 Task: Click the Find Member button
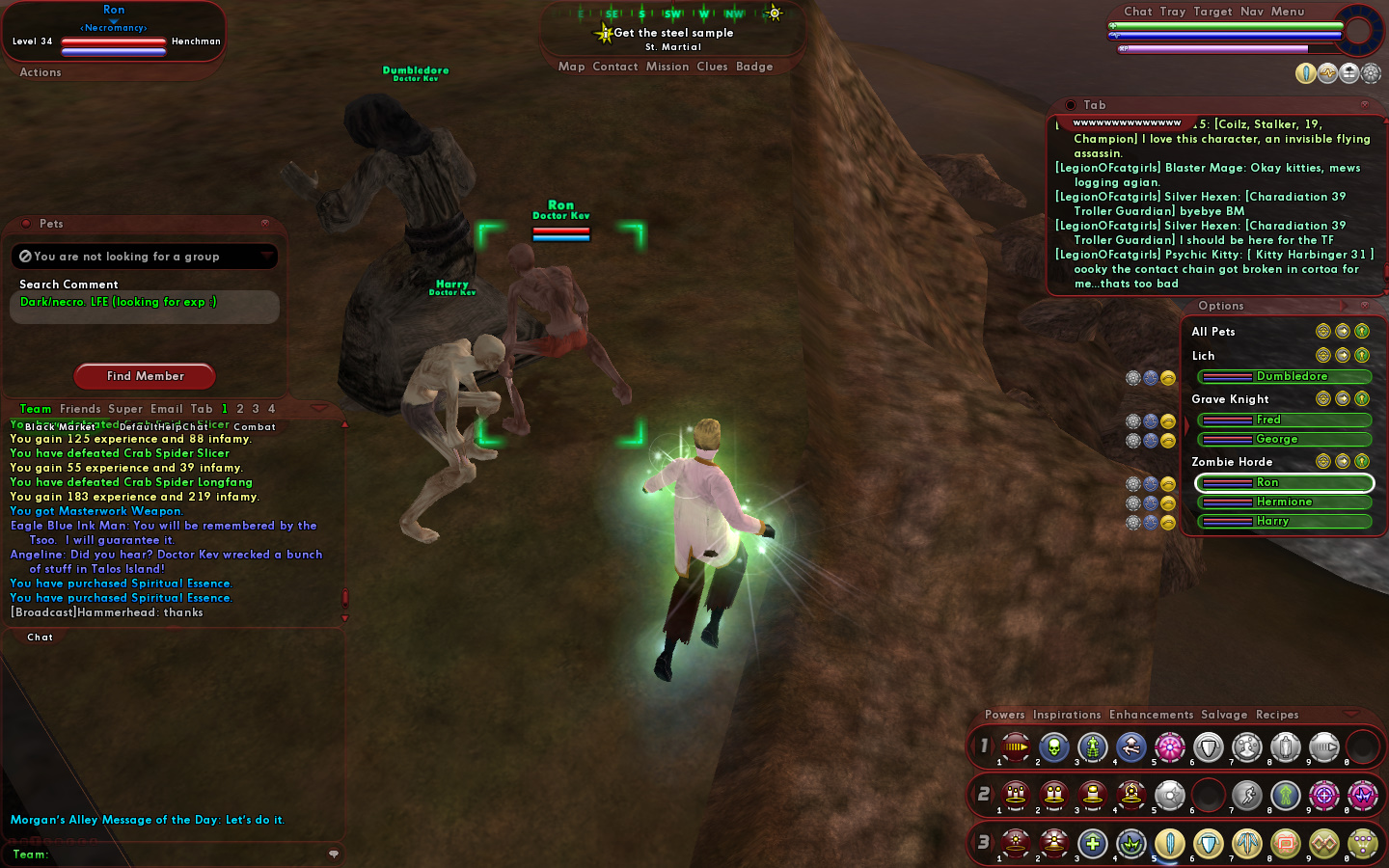(145, 376)
